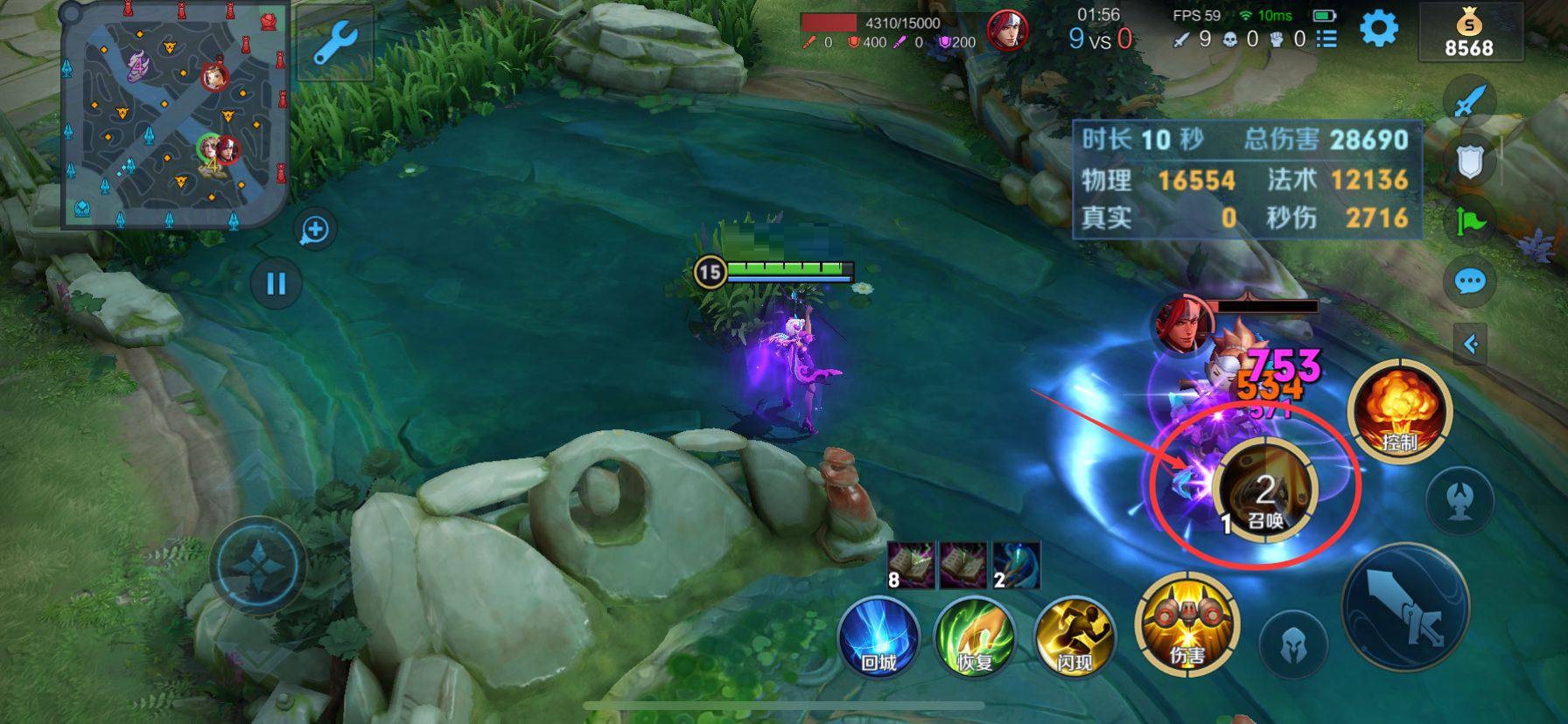Viewport: 1568px width, 724px height.
Task: Use the 召唤 summon skill
Action: (x=1264, y=491)
